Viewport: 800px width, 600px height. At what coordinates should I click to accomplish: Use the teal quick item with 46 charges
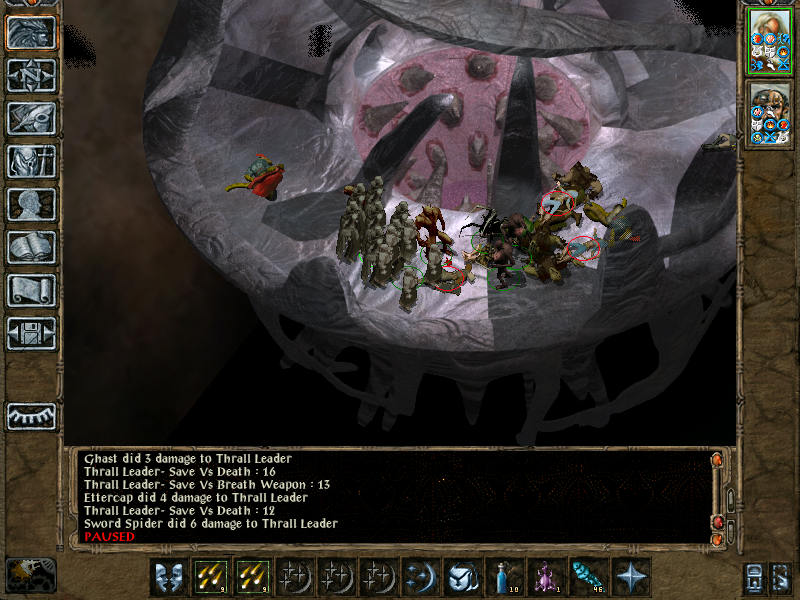click(590, 577)
